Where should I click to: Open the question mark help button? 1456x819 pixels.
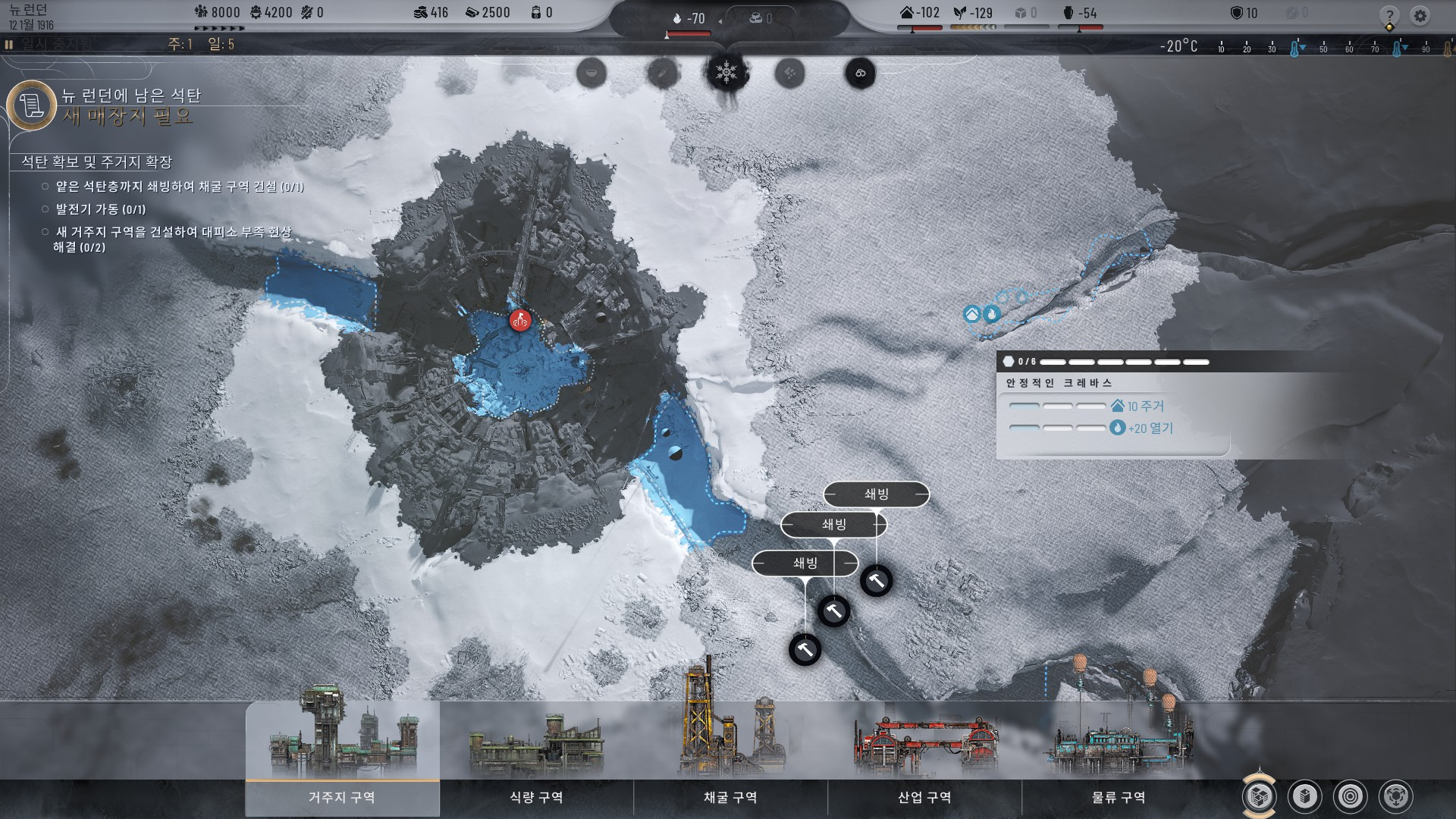point(1389,15)
